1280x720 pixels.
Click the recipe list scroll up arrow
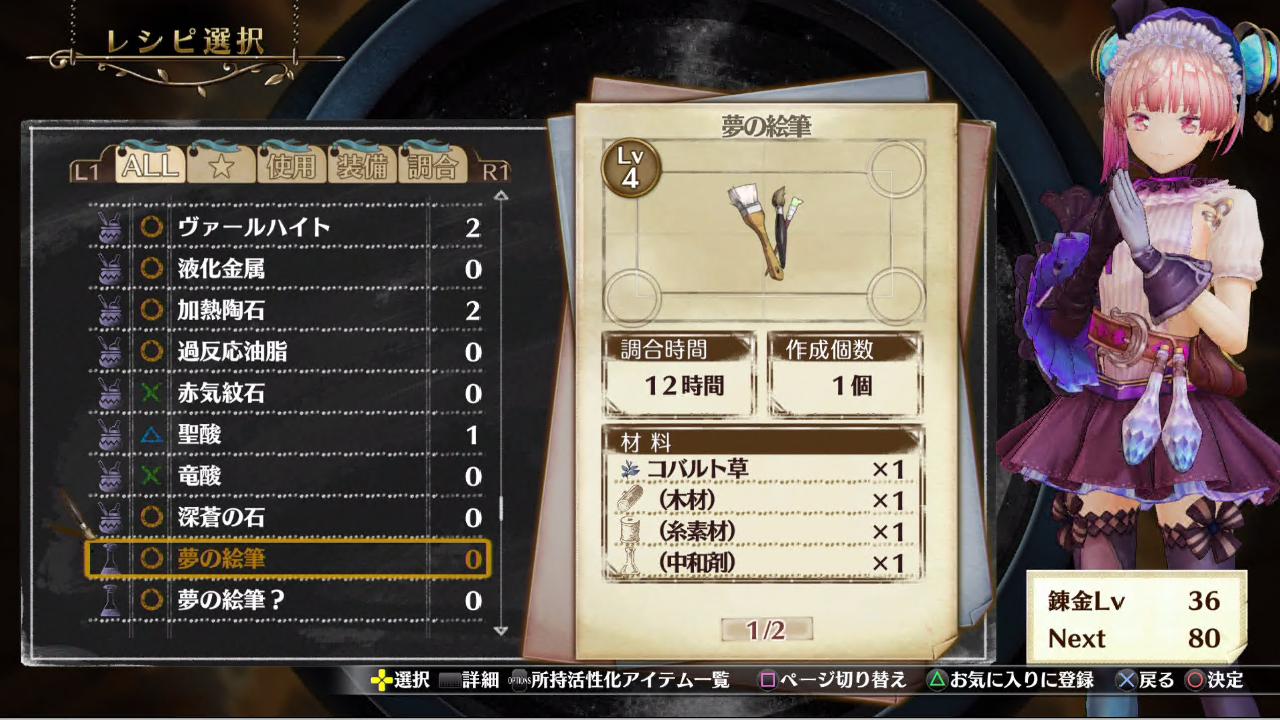click(501, 195)
